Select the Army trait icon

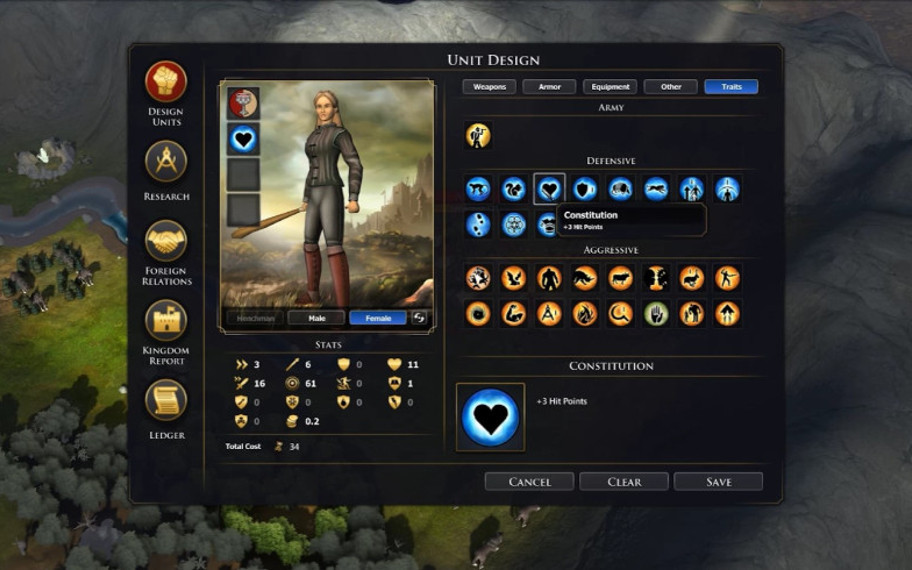point(478,136)
